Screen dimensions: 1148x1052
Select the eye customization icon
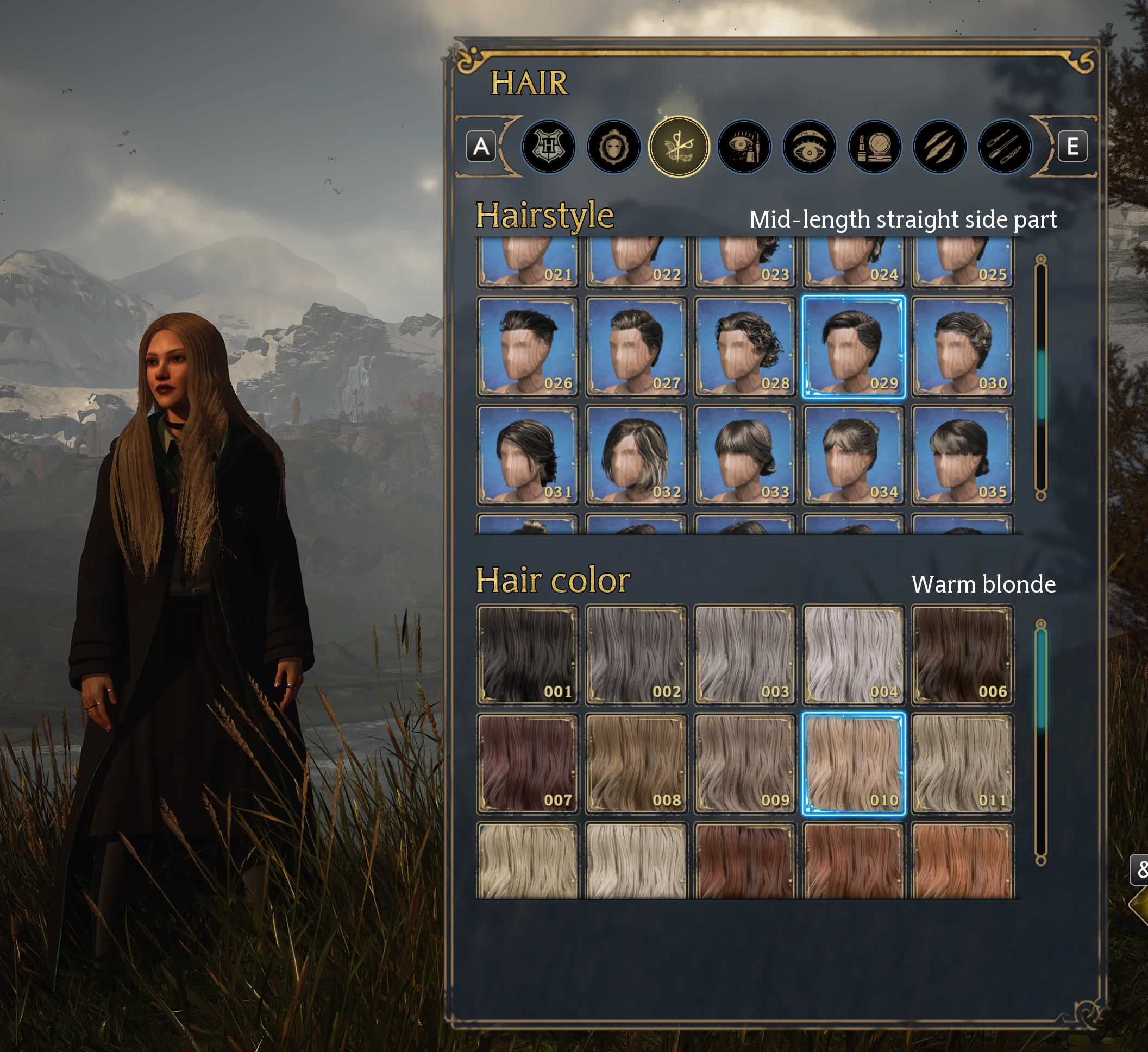coord(810,147)
